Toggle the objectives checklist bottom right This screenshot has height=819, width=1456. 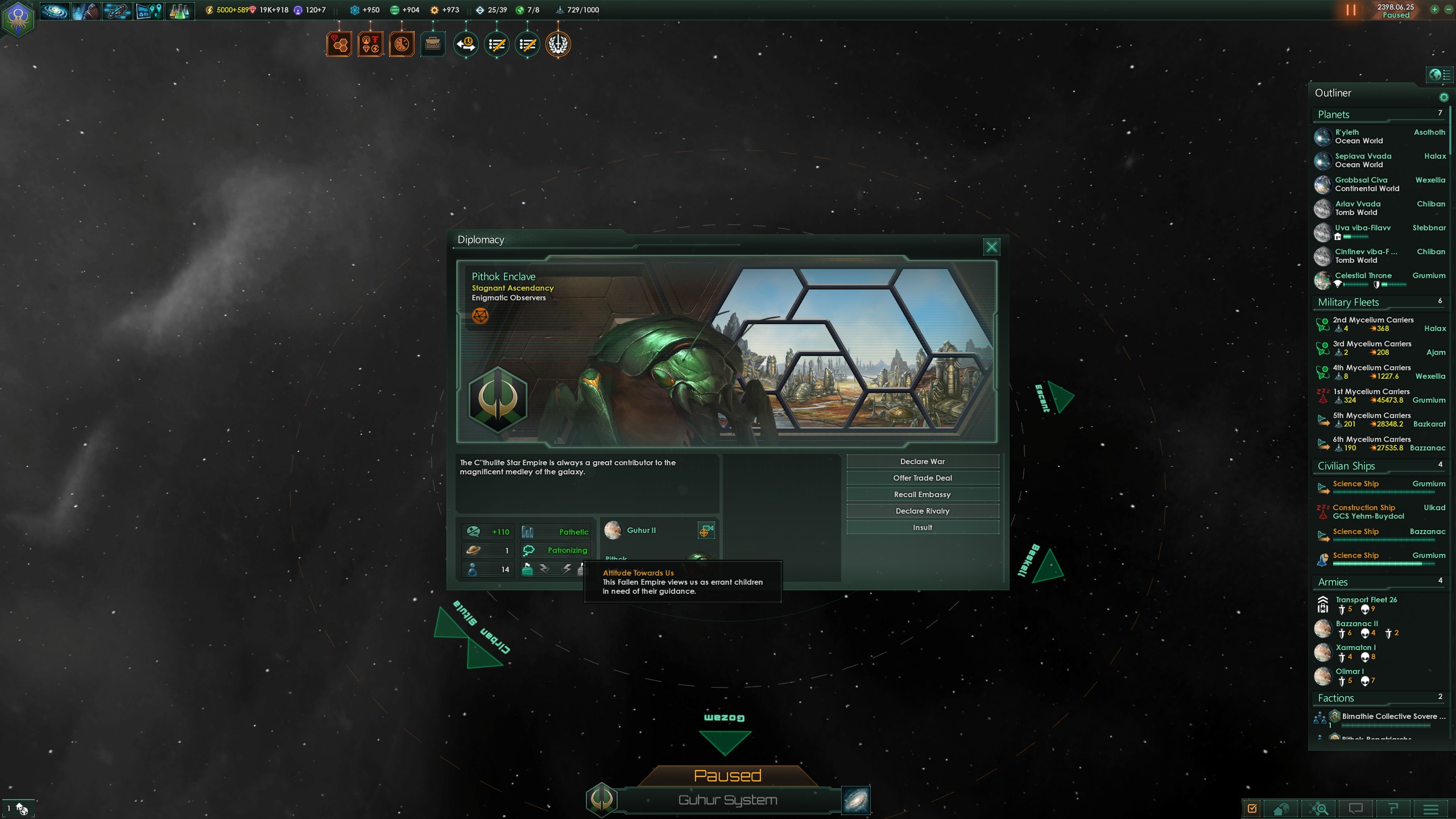tap(1251, 808)
